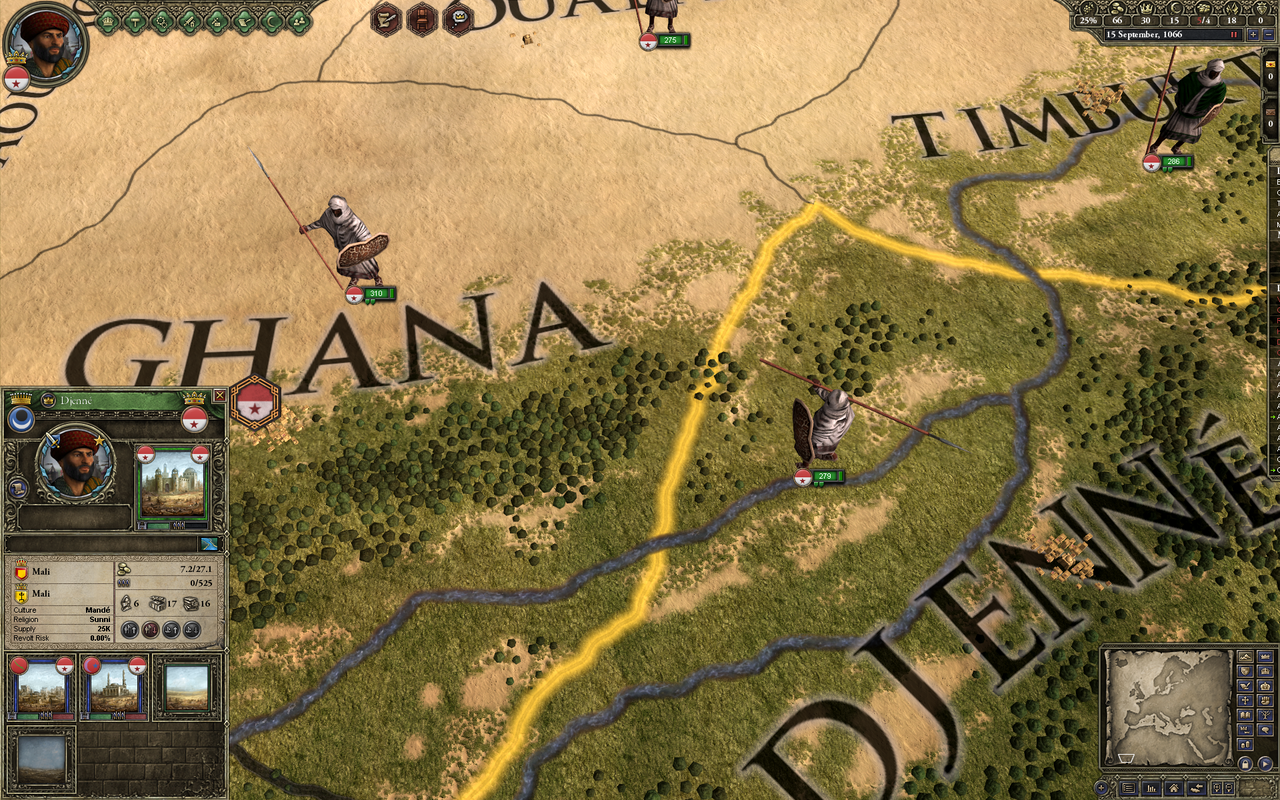
Task: Toggle the camera lock padlock under the minimap
Action: (1245, 764)
